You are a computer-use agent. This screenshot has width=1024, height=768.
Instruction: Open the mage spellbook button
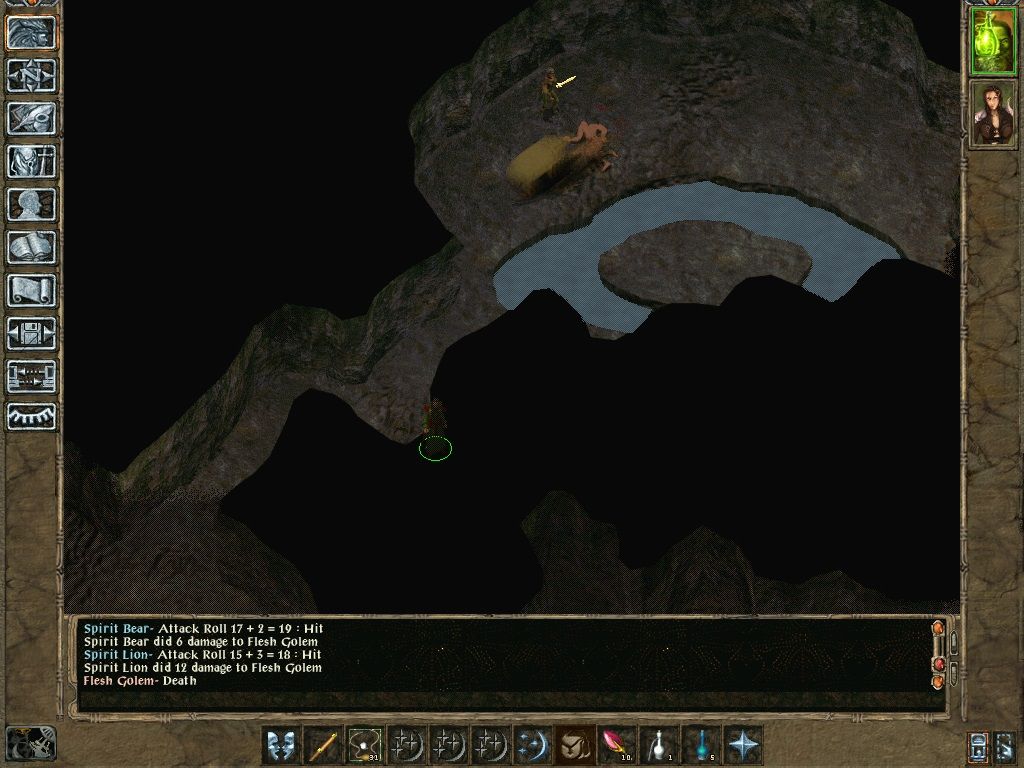[31, 247]
